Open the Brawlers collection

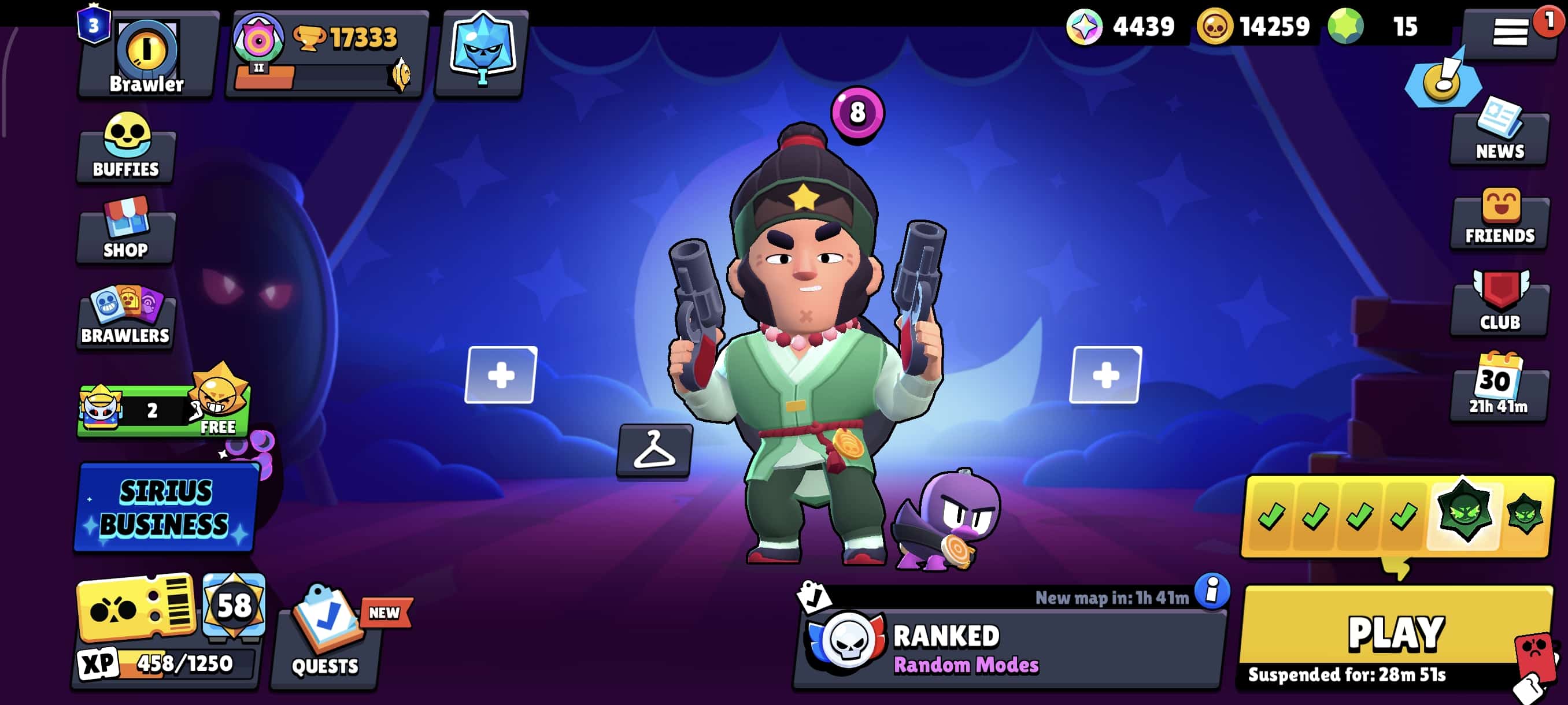pos(126,316)
